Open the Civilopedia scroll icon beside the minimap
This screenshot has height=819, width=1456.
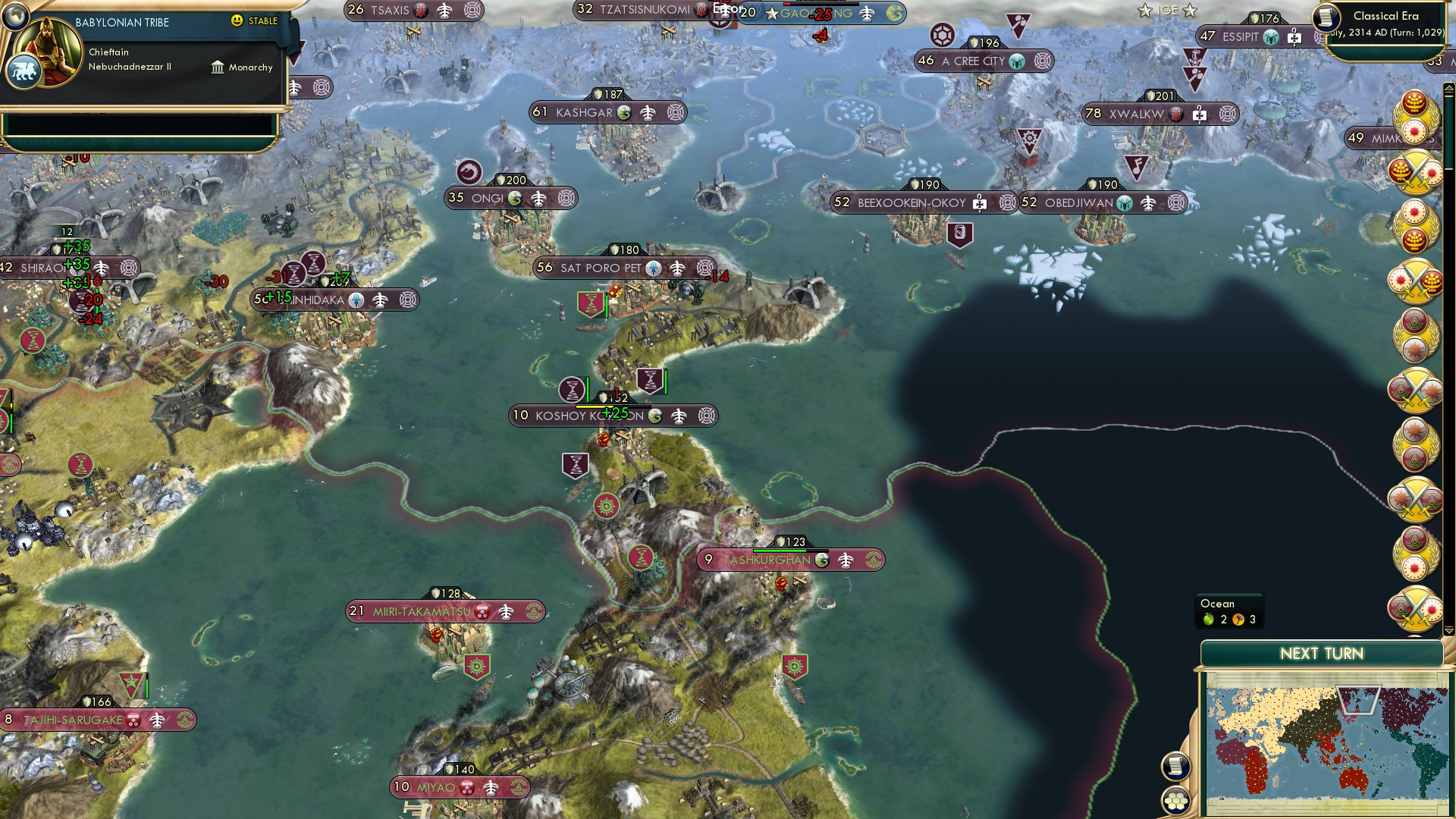1175,767
